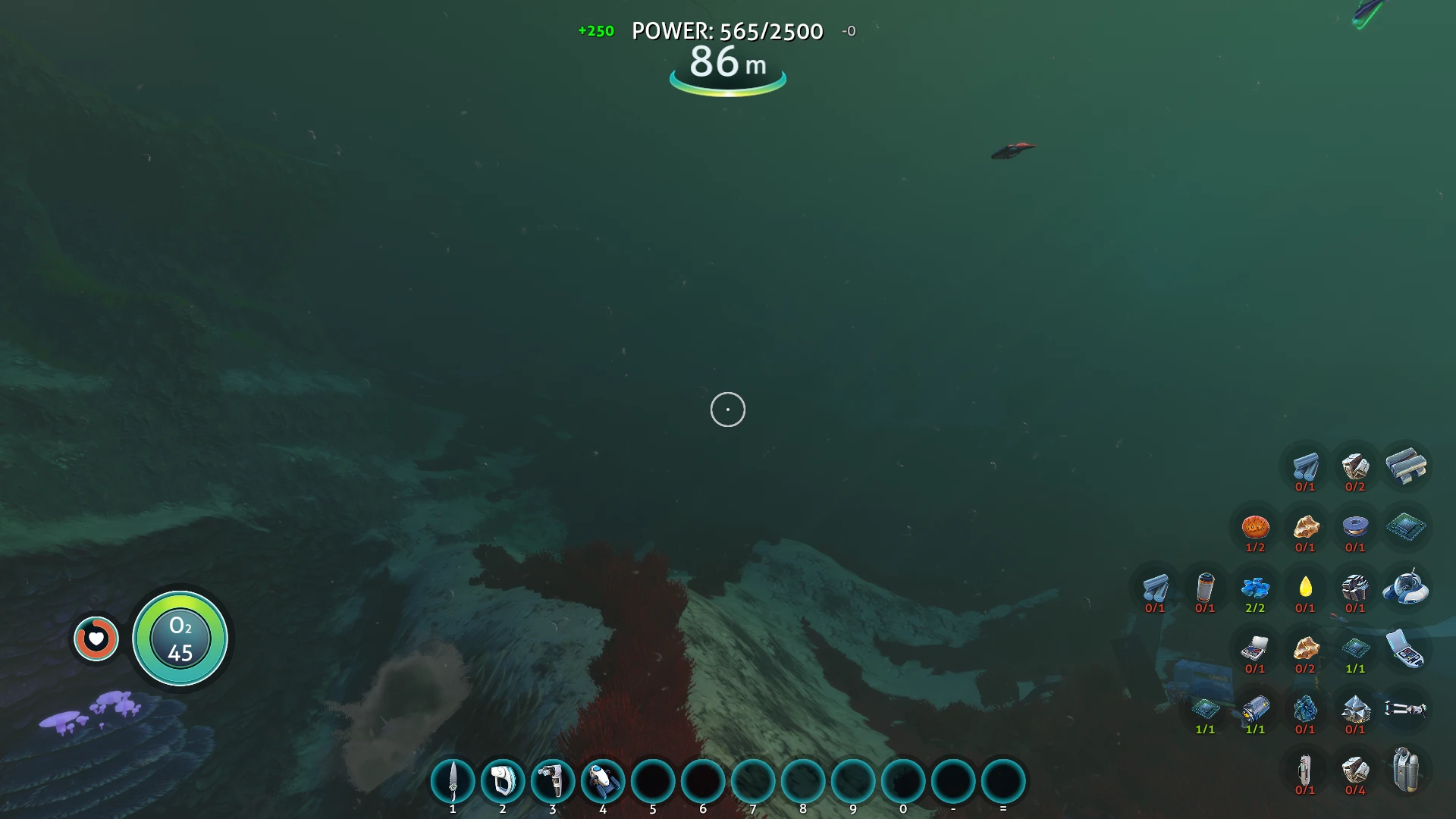Select empty hotbar slot 5

[652, 782]
